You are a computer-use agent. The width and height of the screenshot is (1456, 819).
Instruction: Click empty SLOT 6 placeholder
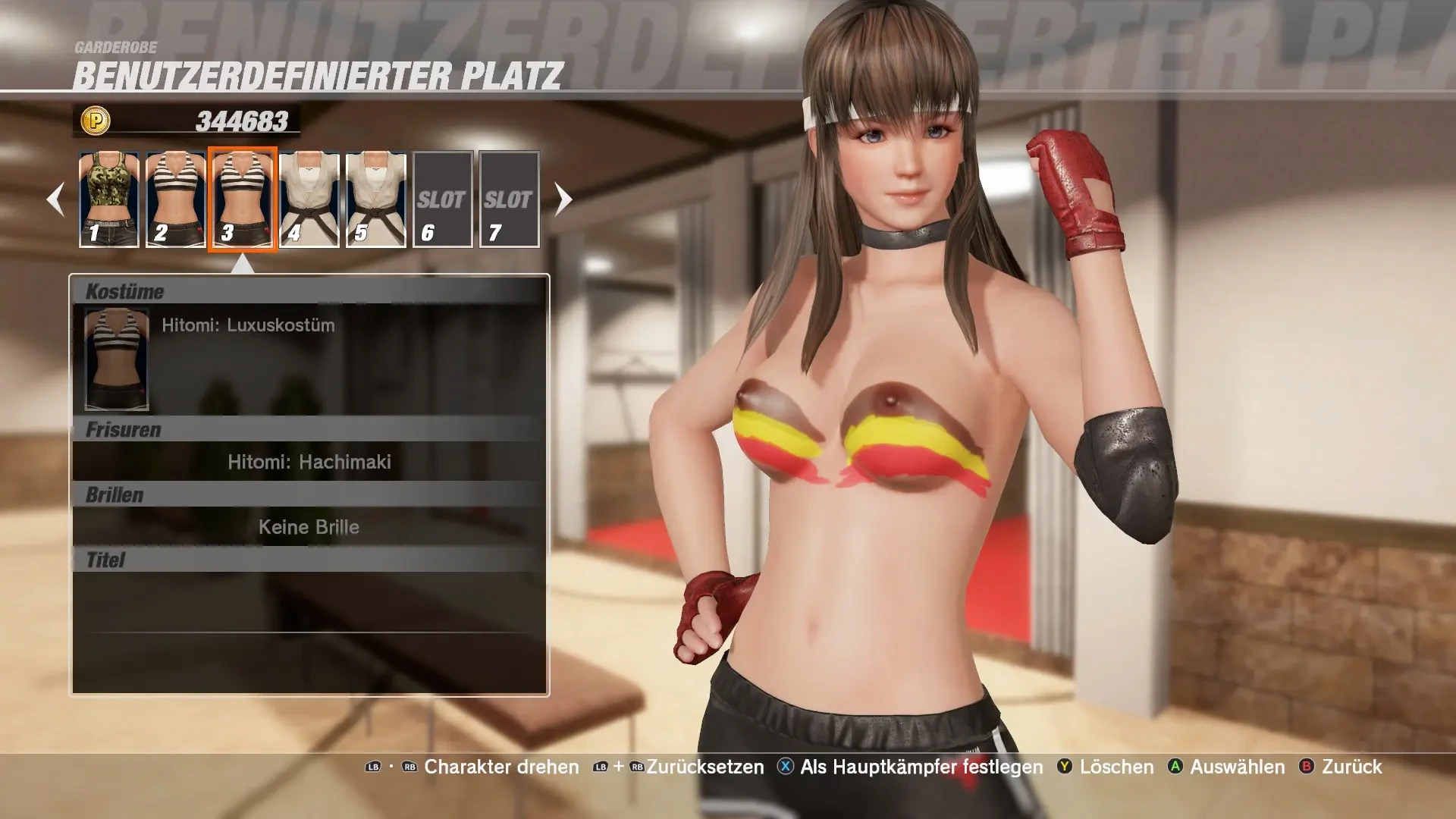(x=443, y=199)
